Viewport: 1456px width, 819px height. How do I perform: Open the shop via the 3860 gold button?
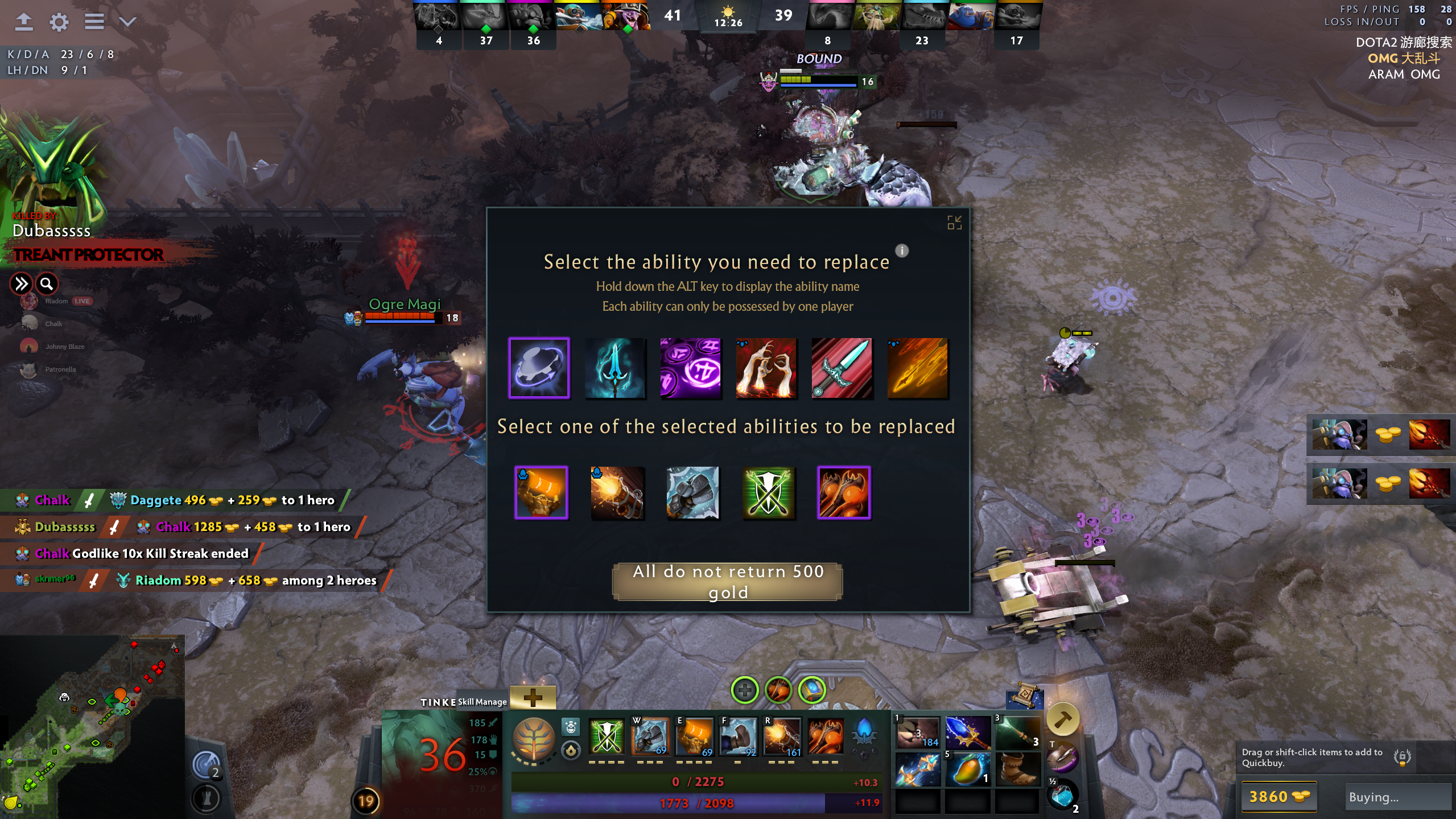coord(1278,796)
